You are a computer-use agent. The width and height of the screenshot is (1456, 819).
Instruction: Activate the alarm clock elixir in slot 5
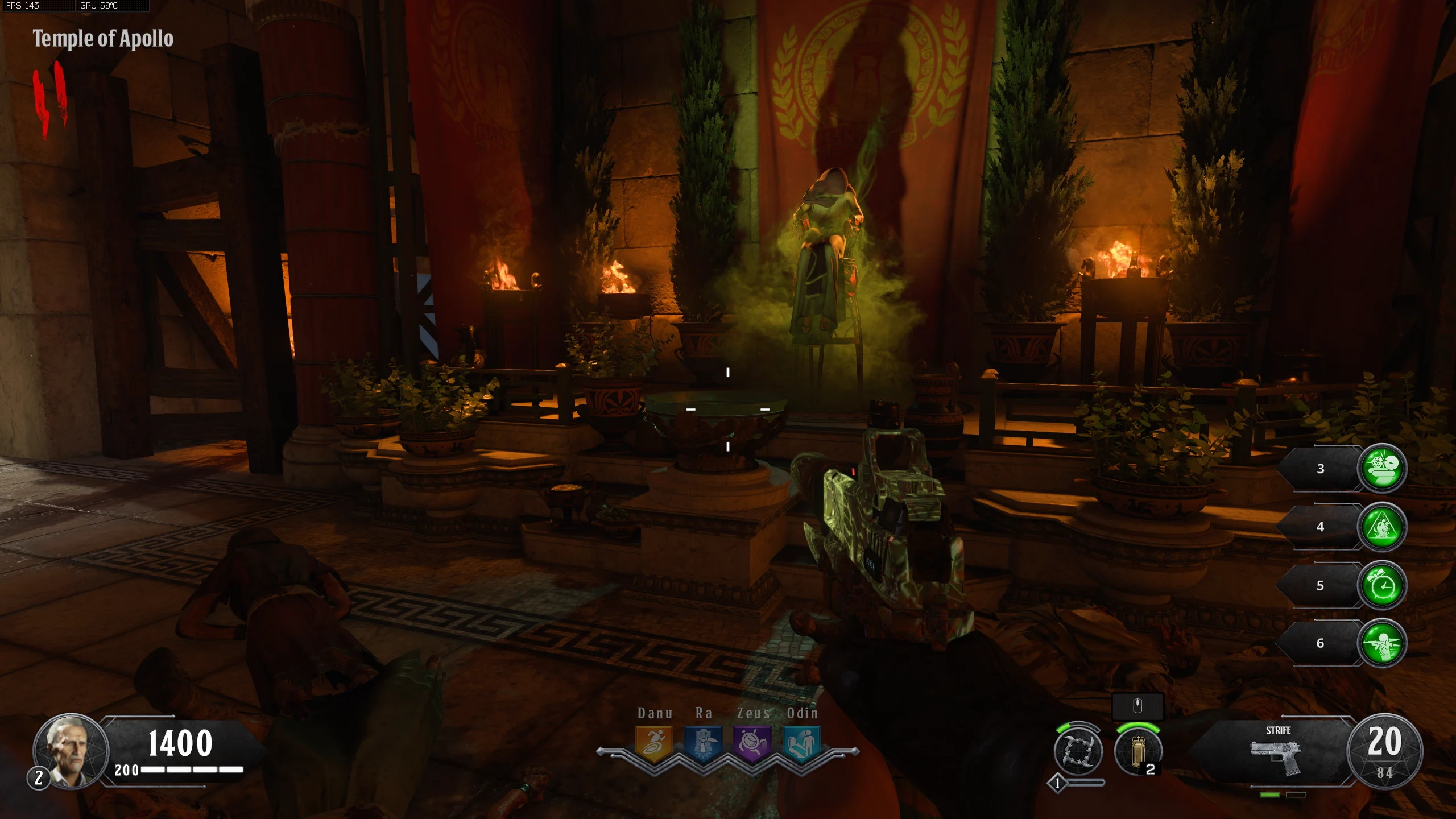(1382, 585)
